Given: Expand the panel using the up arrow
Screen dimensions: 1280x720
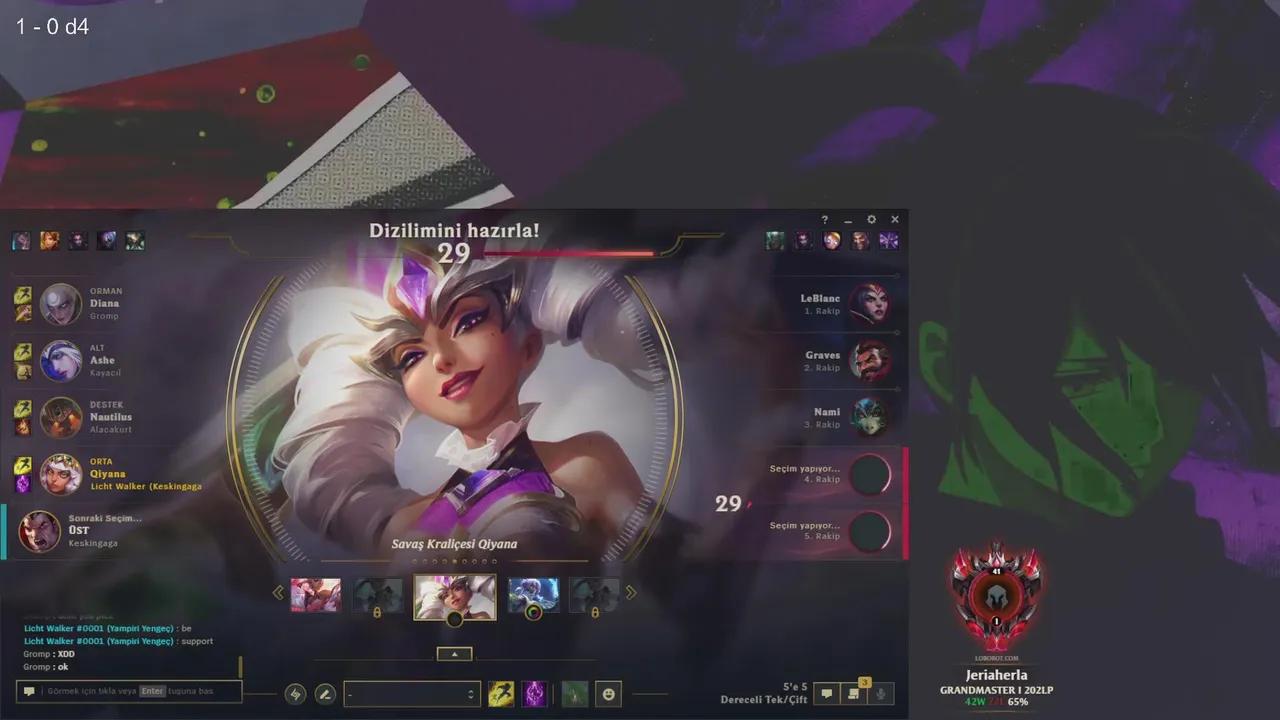Looking at the screenshot, I should pos(455,653).
